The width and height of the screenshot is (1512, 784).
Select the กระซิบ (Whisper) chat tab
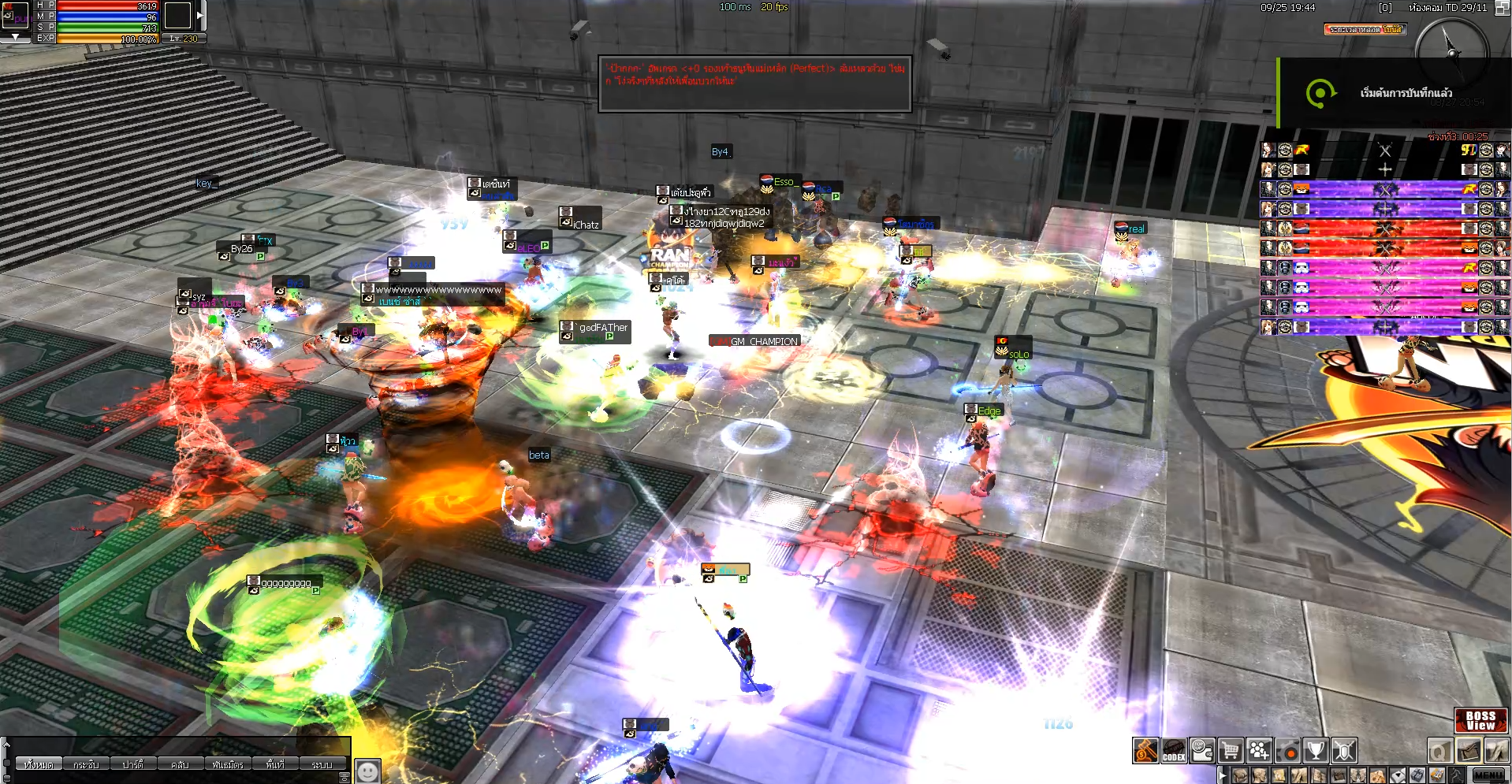(x=86, y=764)
